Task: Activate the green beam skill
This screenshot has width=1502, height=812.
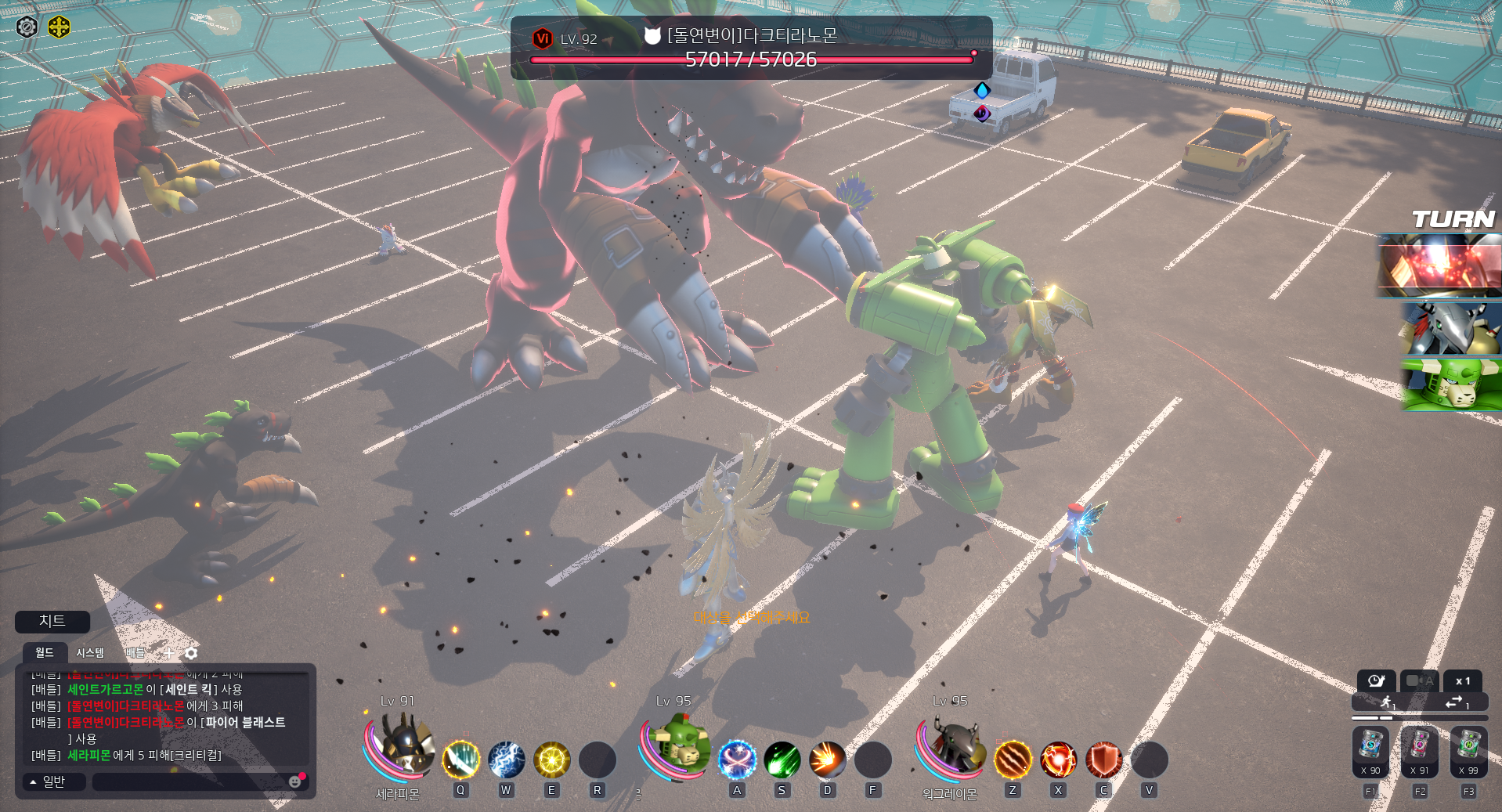Action: tap(782, 760)
